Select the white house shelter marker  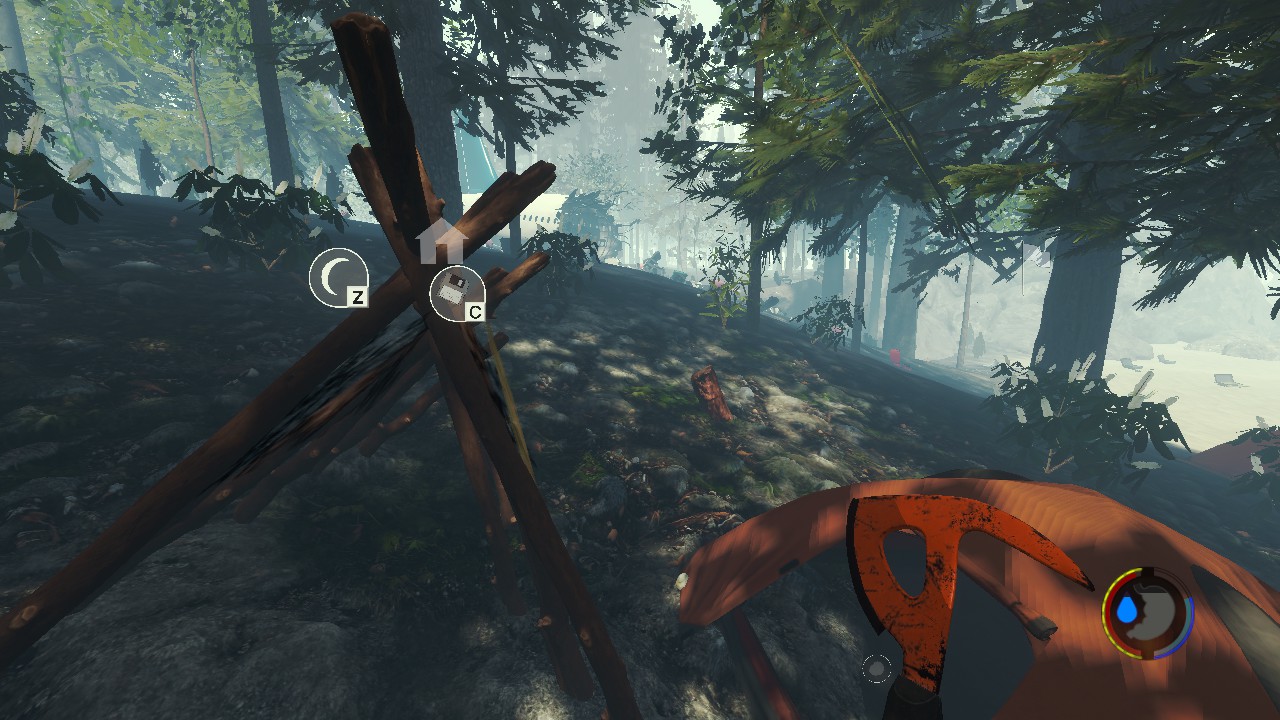(x=443, y=242)
